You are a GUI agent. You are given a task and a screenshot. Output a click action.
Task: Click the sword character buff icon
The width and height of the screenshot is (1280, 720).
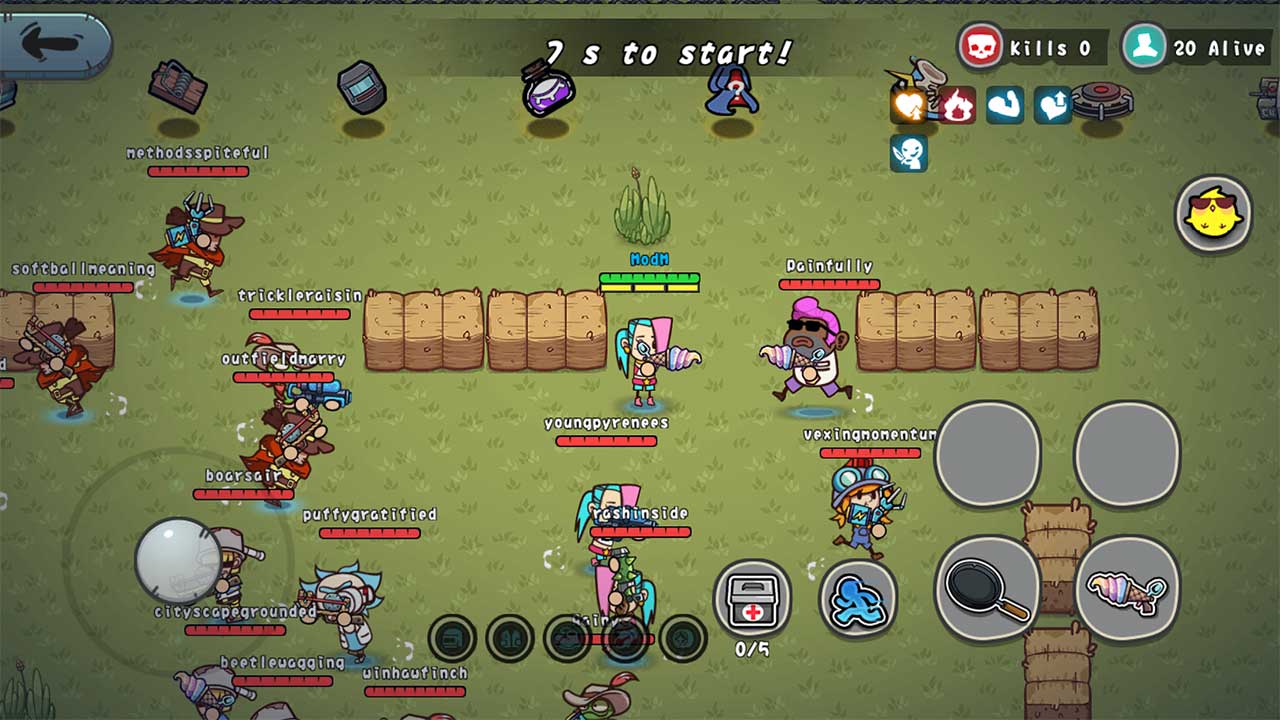908,152
